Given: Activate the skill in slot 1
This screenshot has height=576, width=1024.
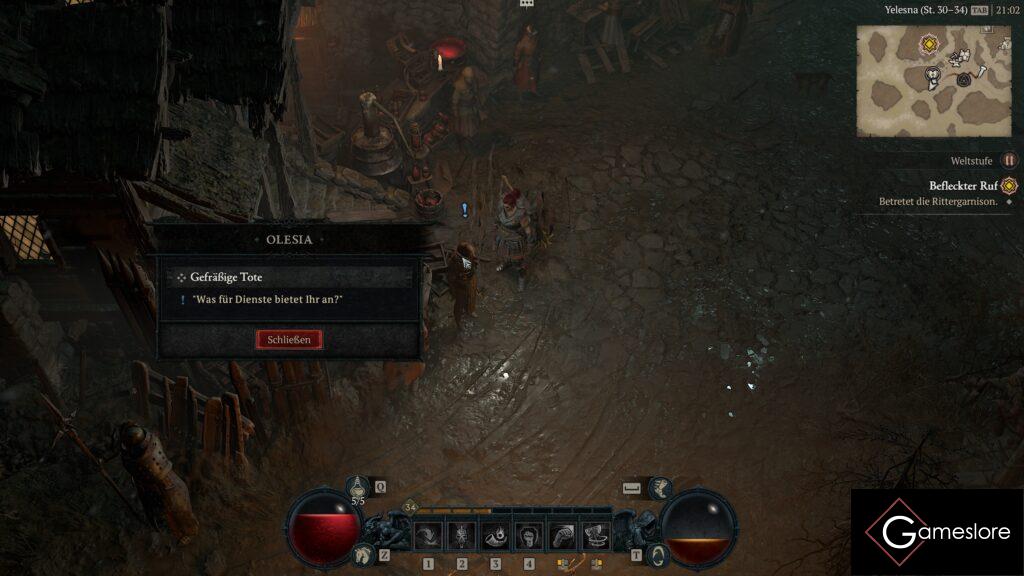Looking at the screenshot, I should coord(429,535).
